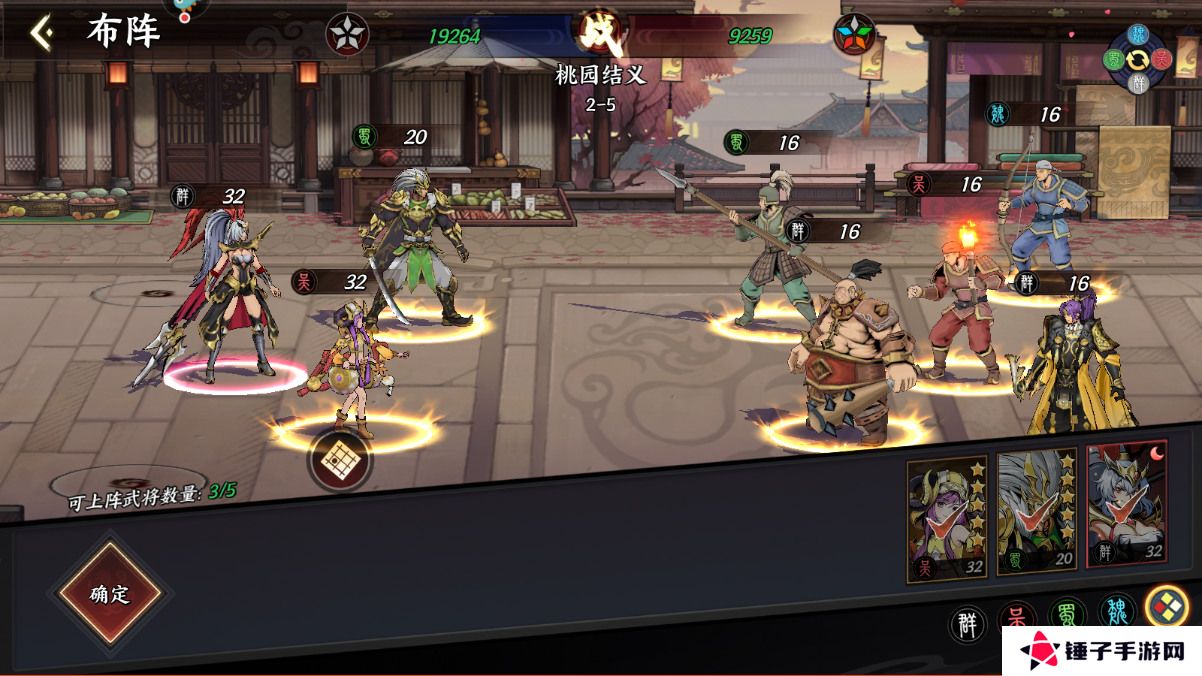Open the formation grid button
Screen dimensions: 1202x676
[339, 459]
